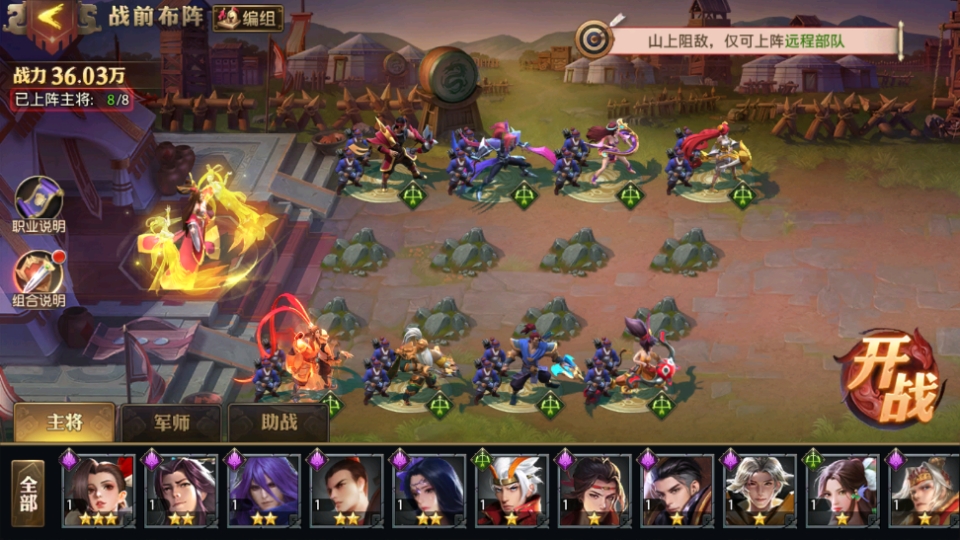Switch to the 主将 tab

(x=65, y=422)
